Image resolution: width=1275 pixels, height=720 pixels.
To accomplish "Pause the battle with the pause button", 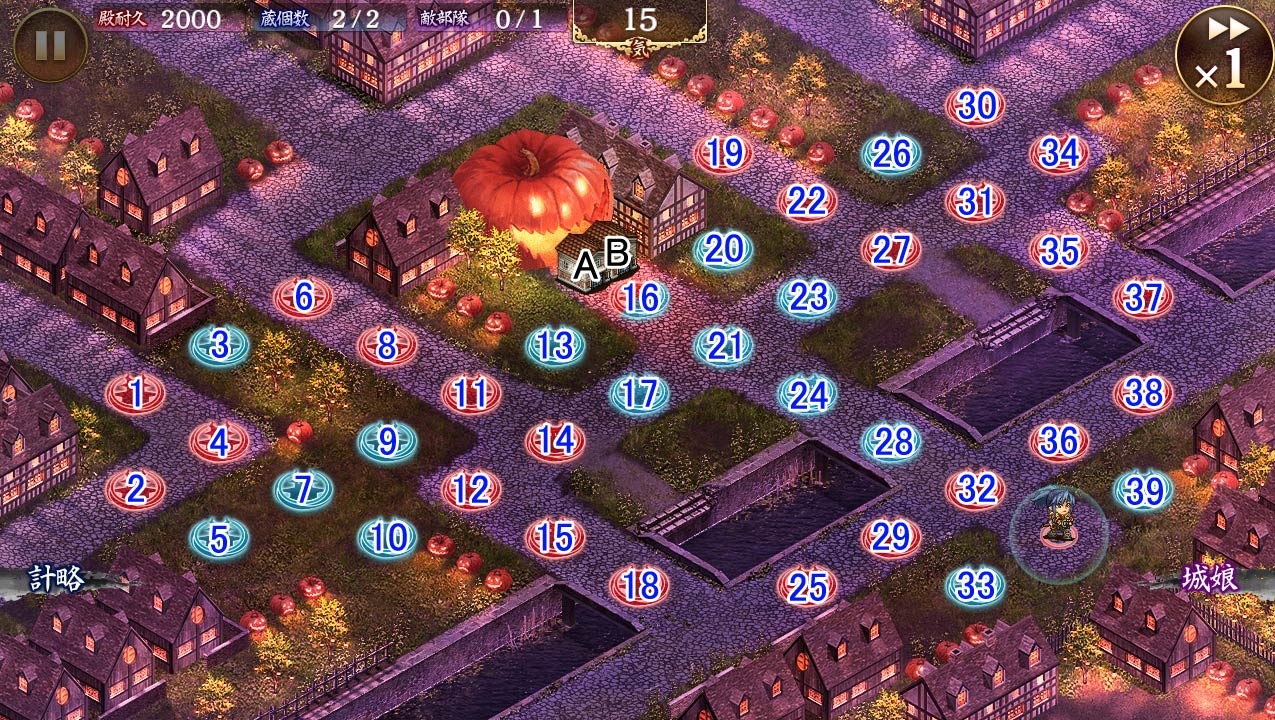I will point(50,45).
